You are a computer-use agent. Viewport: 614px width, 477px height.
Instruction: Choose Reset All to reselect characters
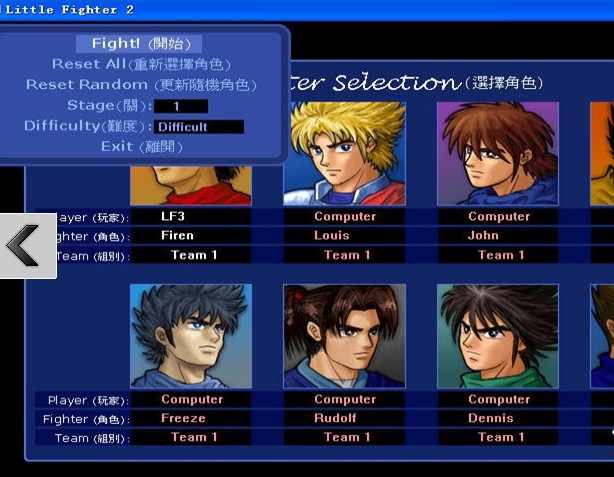coord(141,64)
